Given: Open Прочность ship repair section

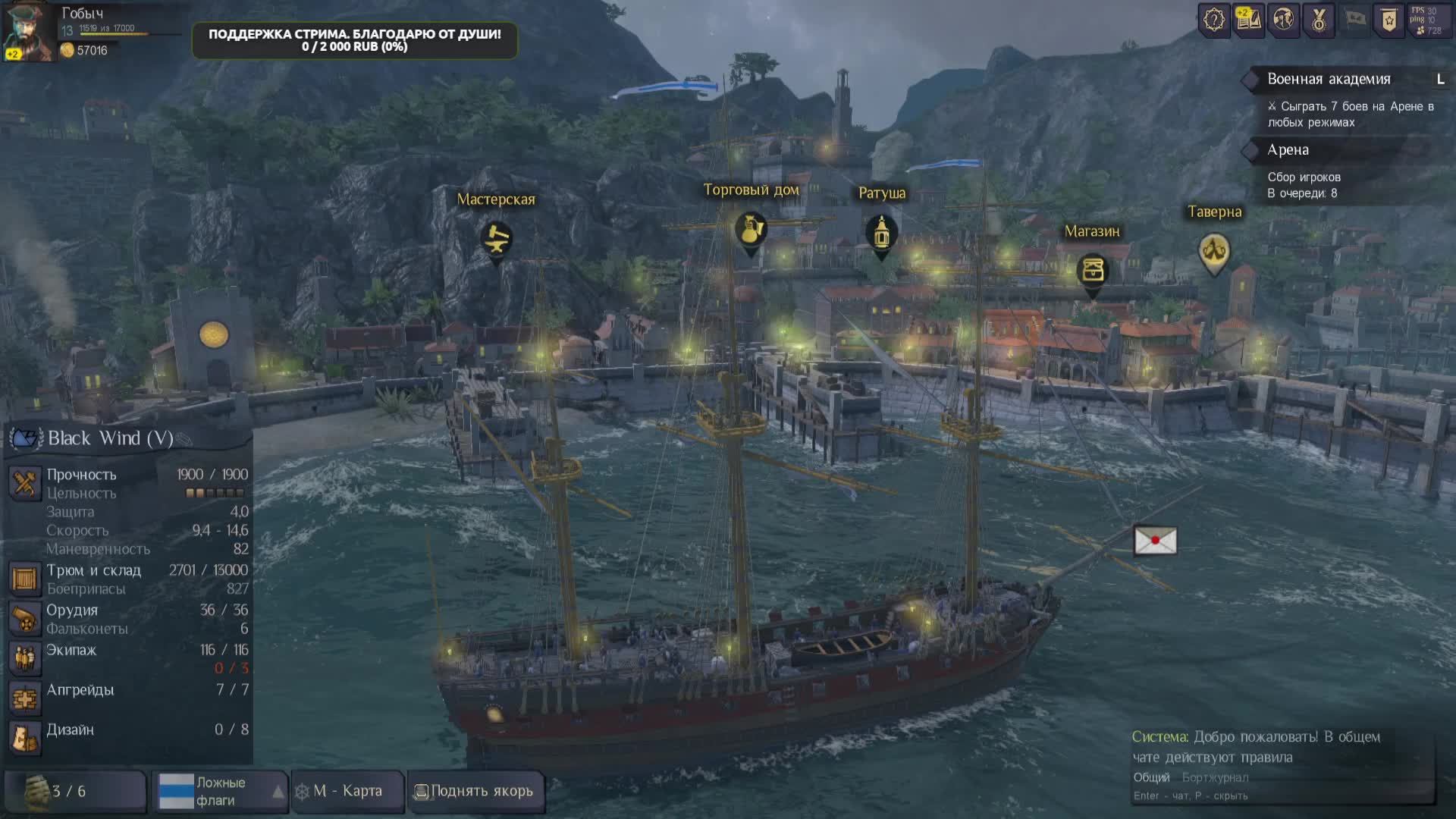Looking at the screenshot, I should point(81,475).
